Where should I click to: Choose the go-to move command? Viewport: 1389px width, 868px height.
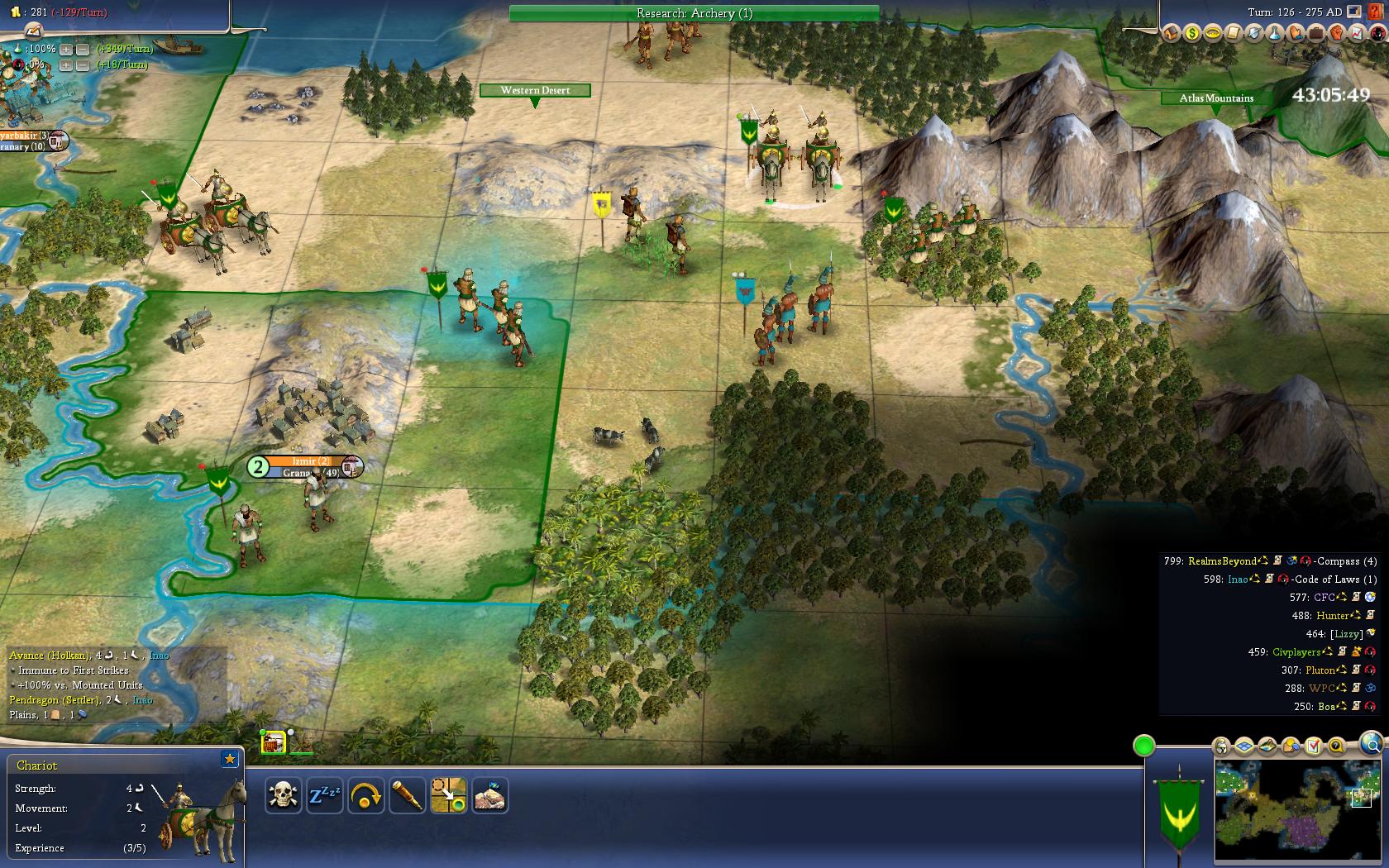coord(448,795)
